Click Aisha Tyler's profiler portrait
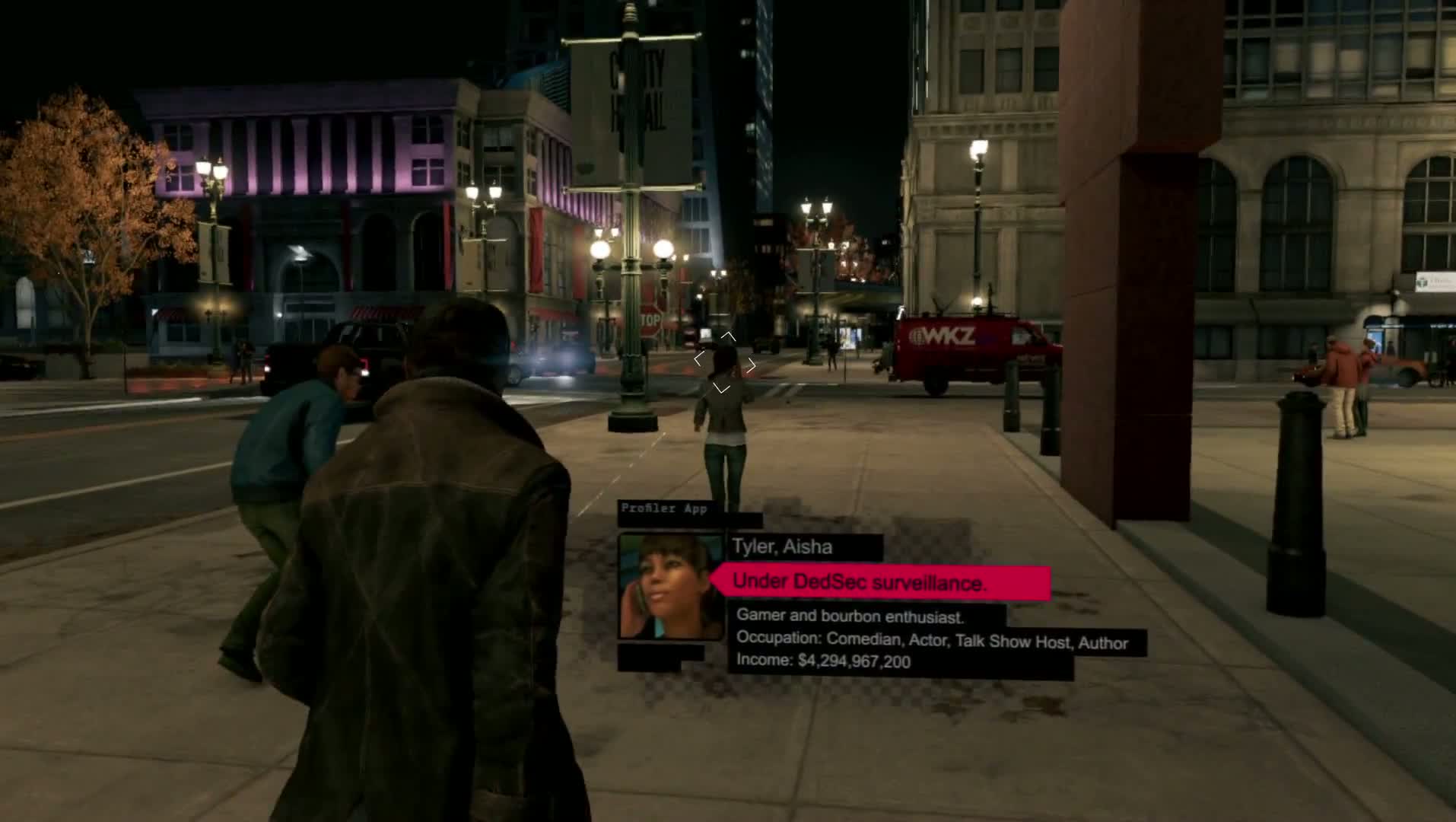The image size is (1456, 822). coord(669,587)
